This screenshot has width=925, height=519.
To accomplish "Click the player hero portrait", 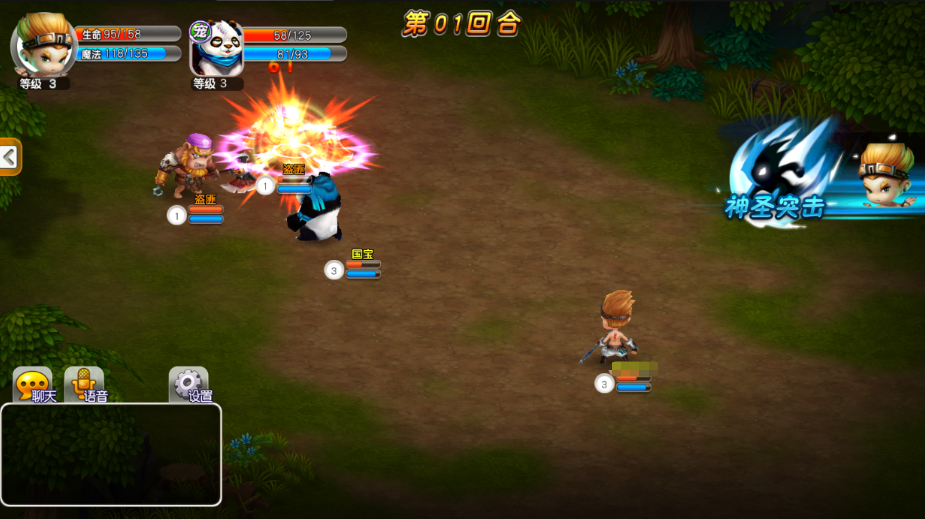I will [43, 45].
